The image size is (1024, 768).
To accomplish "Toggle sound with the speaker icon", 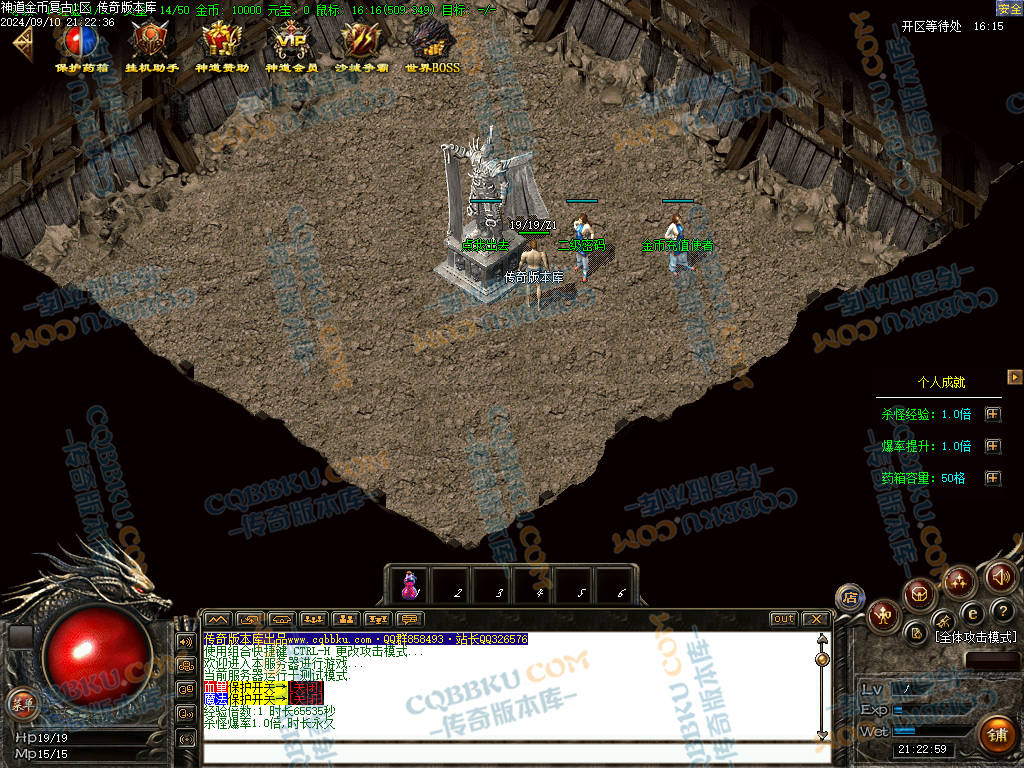I will tap(1000, 576).
